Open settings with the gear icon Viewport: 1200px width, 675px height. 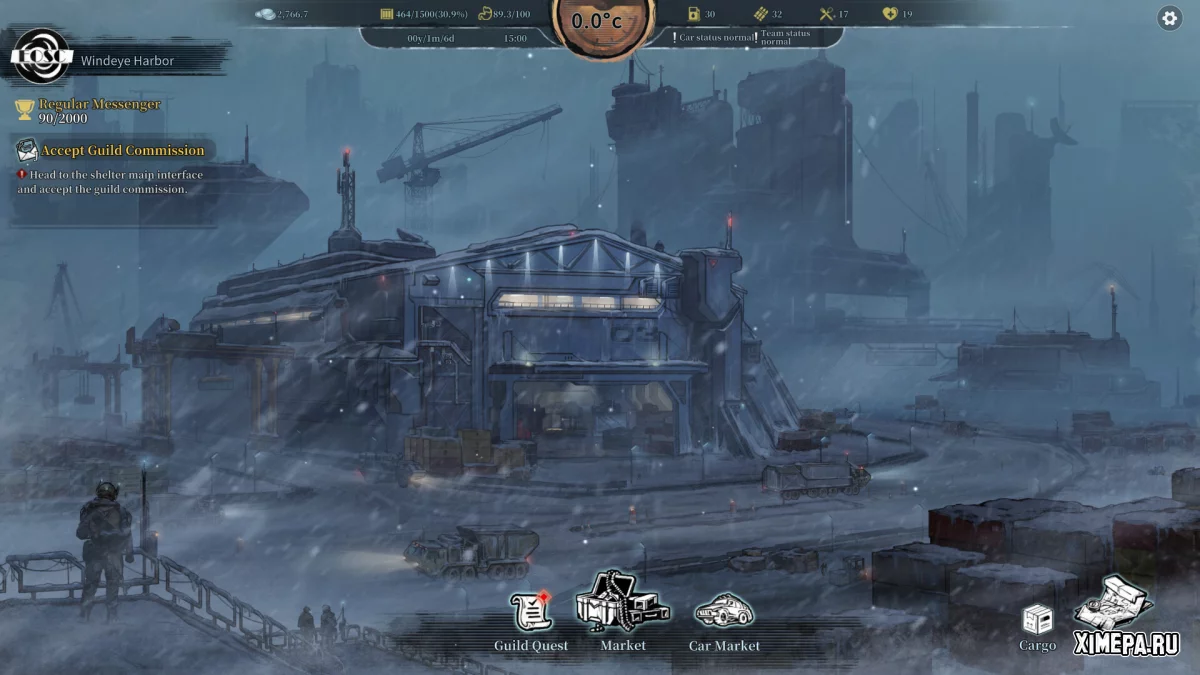1169,18
